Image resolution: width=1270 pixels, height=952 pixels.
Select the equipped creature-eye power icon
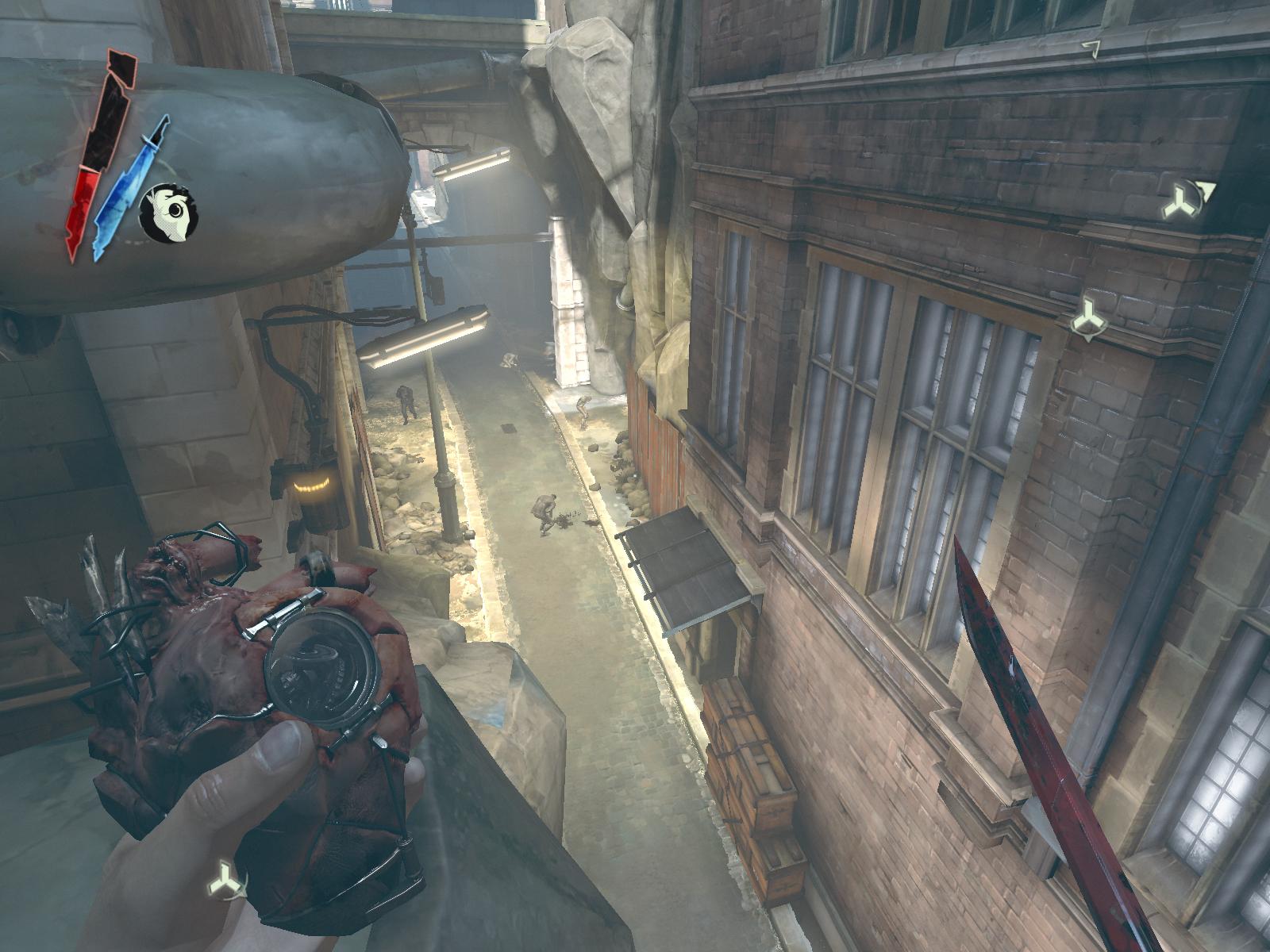(x=168, y=213)
